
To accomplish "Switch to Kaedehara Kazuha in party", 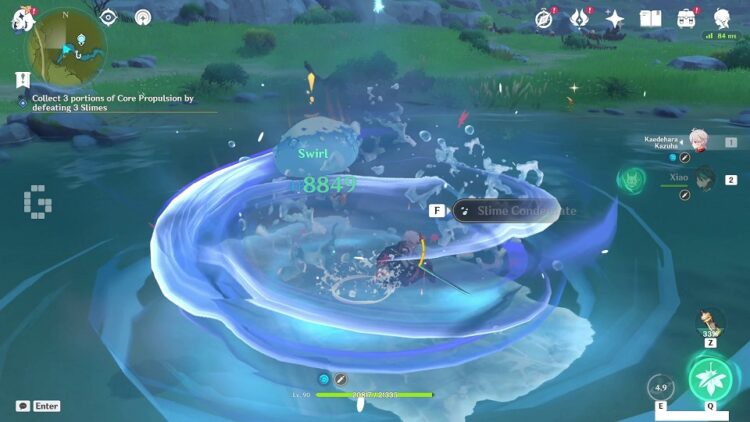I will pyautogui.click(x=699, y=144).
